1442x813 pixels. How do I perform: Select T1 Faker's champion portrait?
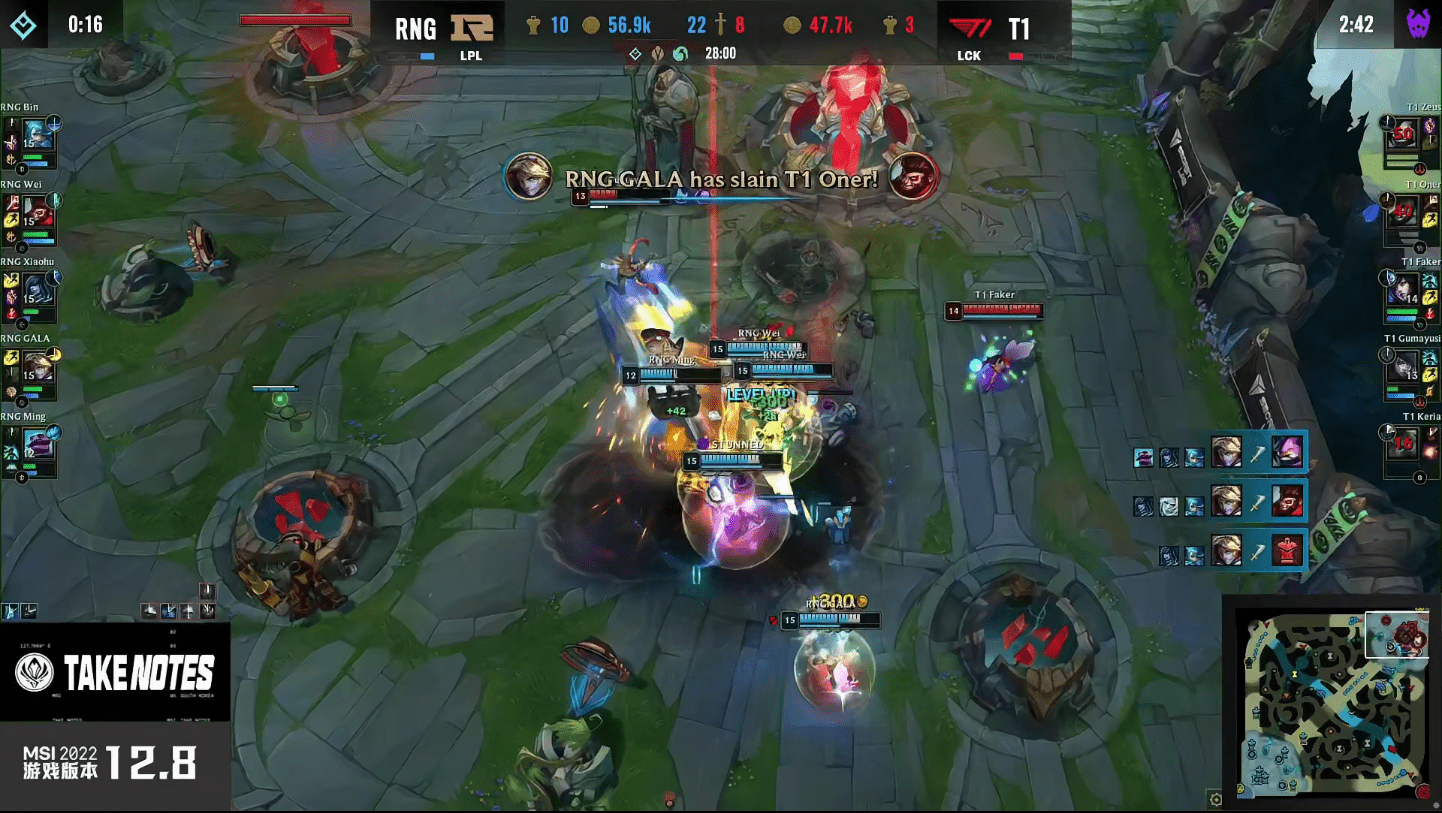click(x=1404, y=288)
